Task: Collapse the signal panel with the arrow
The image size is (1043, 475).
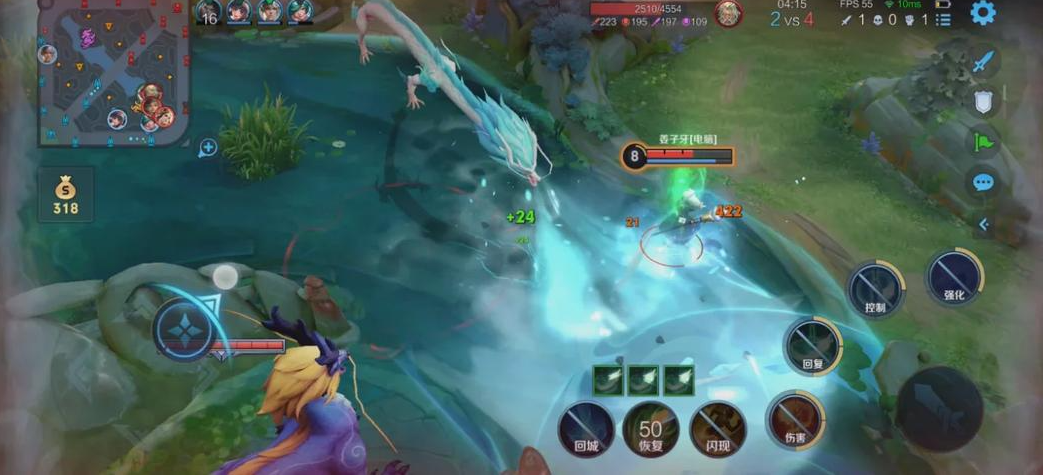Action: click(x=984, y=225)
